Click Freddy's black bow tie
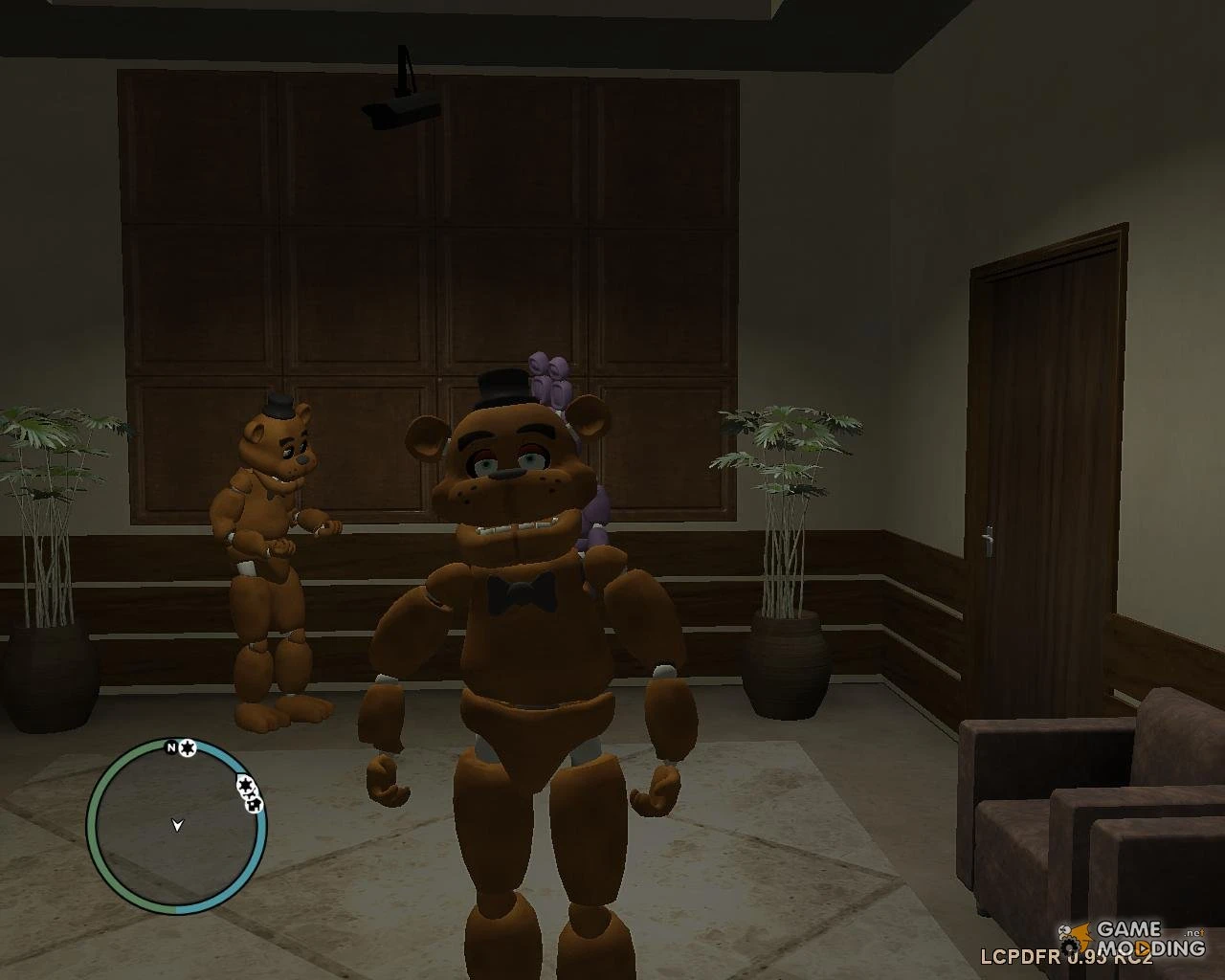The height and width of the screenshot is (980, 1225). tap(520, 591)
